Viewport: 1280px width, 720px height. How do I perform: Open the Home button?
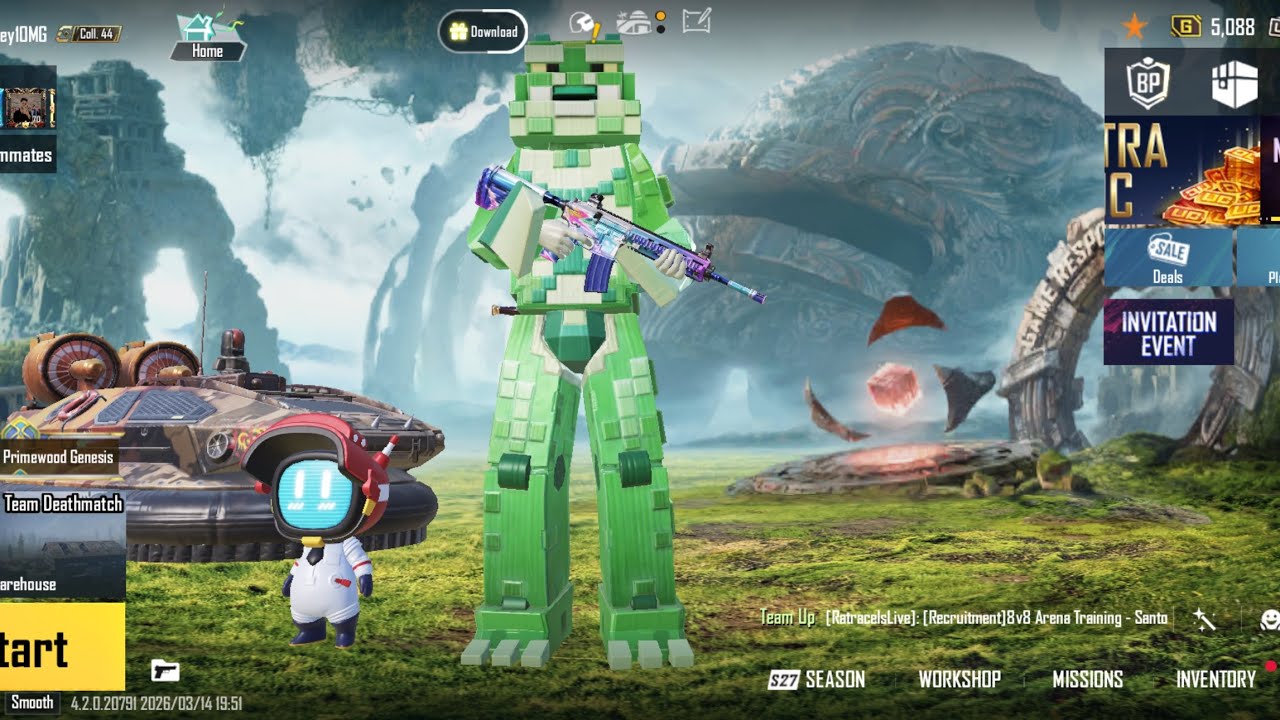pos(207,37)
